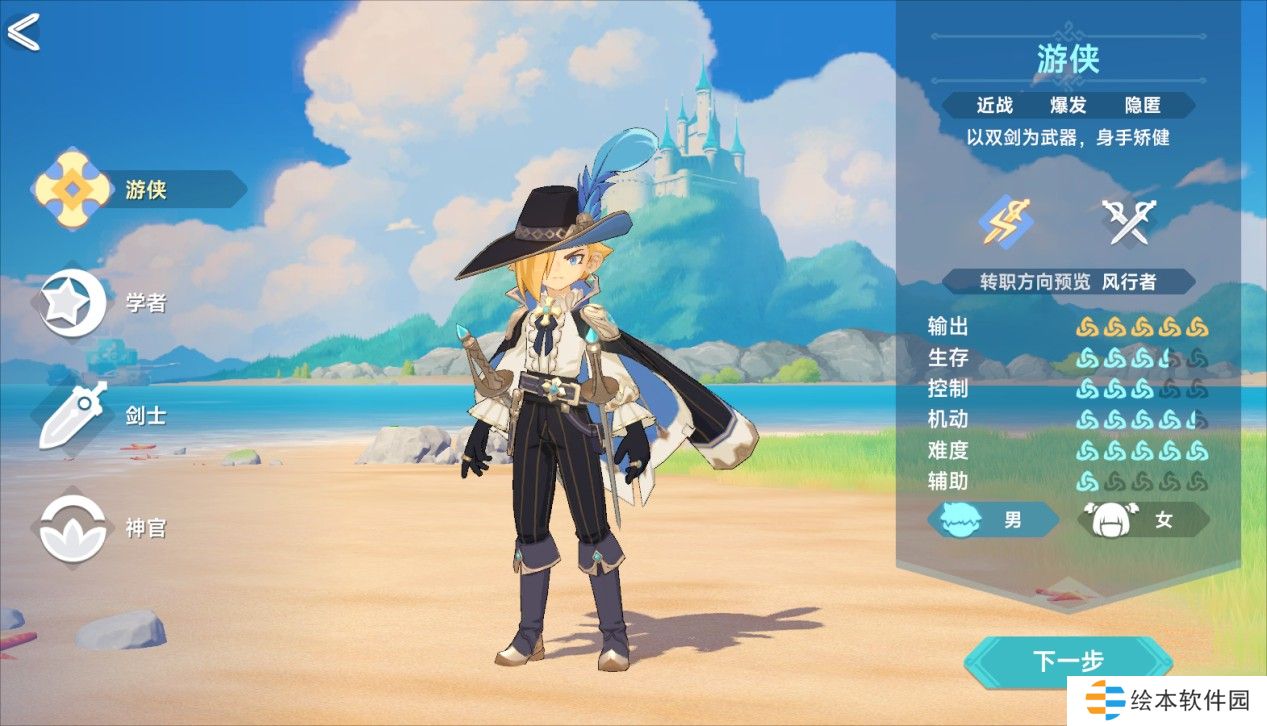Select the crossed swords job icon
The width and height of the screenshot is (1267, 726).
pyautogui.click(x=1128, y=221)
